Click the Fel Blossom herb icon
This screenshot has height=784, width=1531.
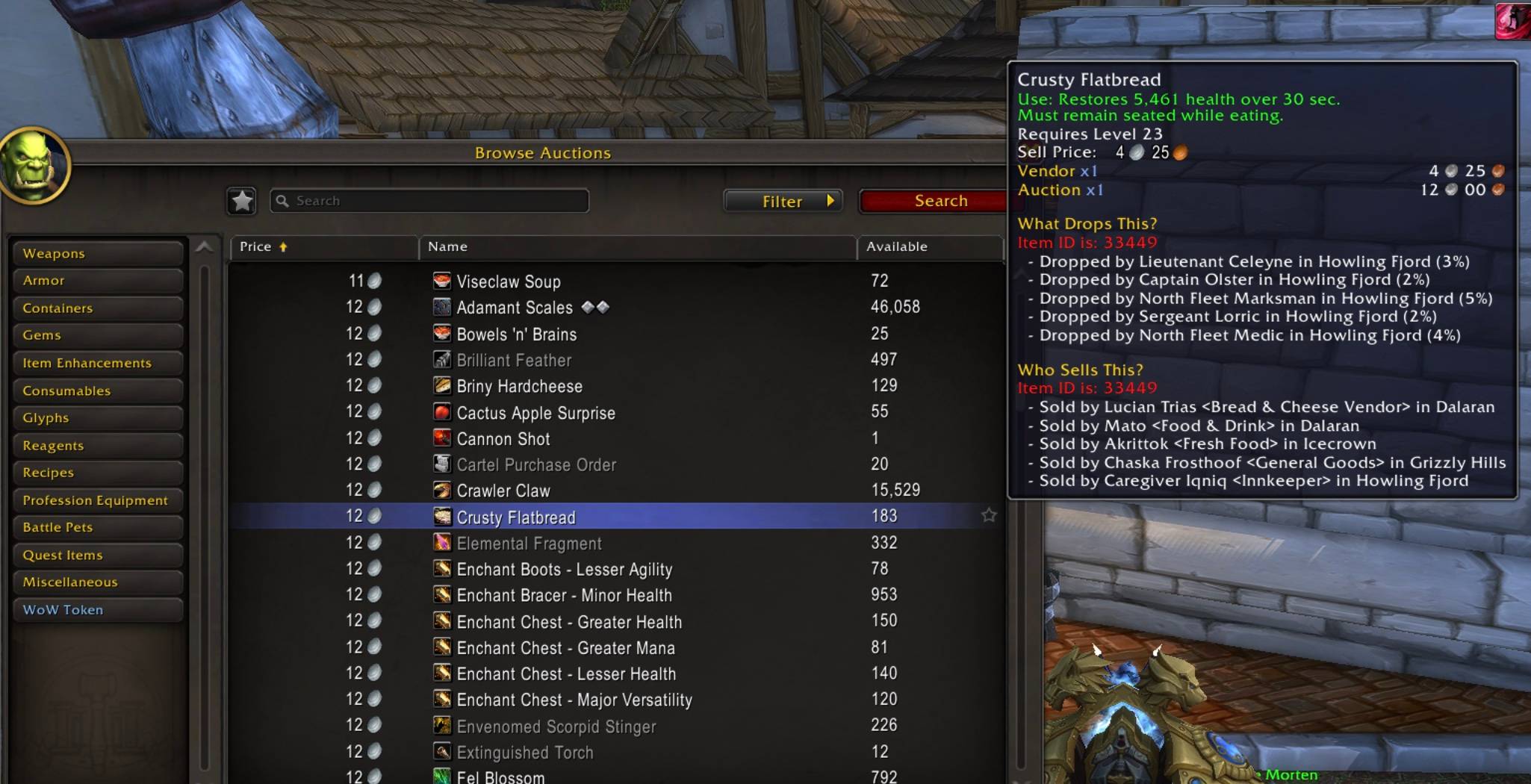pyautogui.click(x=441, y=777)
